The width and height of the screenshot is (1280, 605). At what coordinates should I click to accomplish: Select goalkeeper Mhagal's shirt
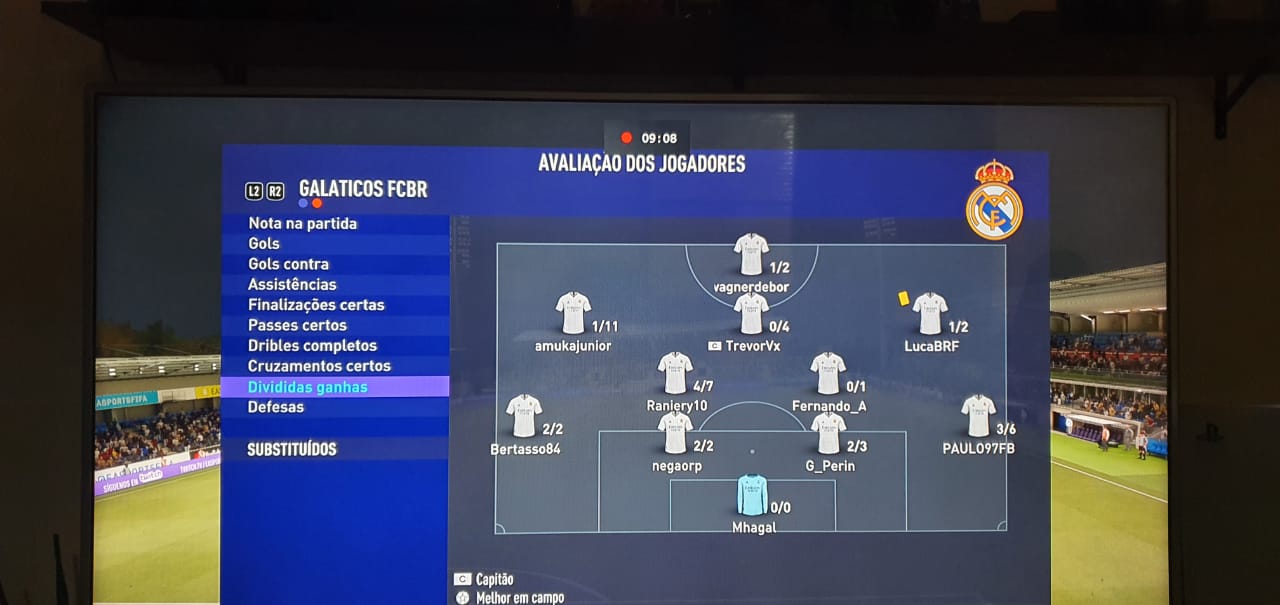coord(752,495)
